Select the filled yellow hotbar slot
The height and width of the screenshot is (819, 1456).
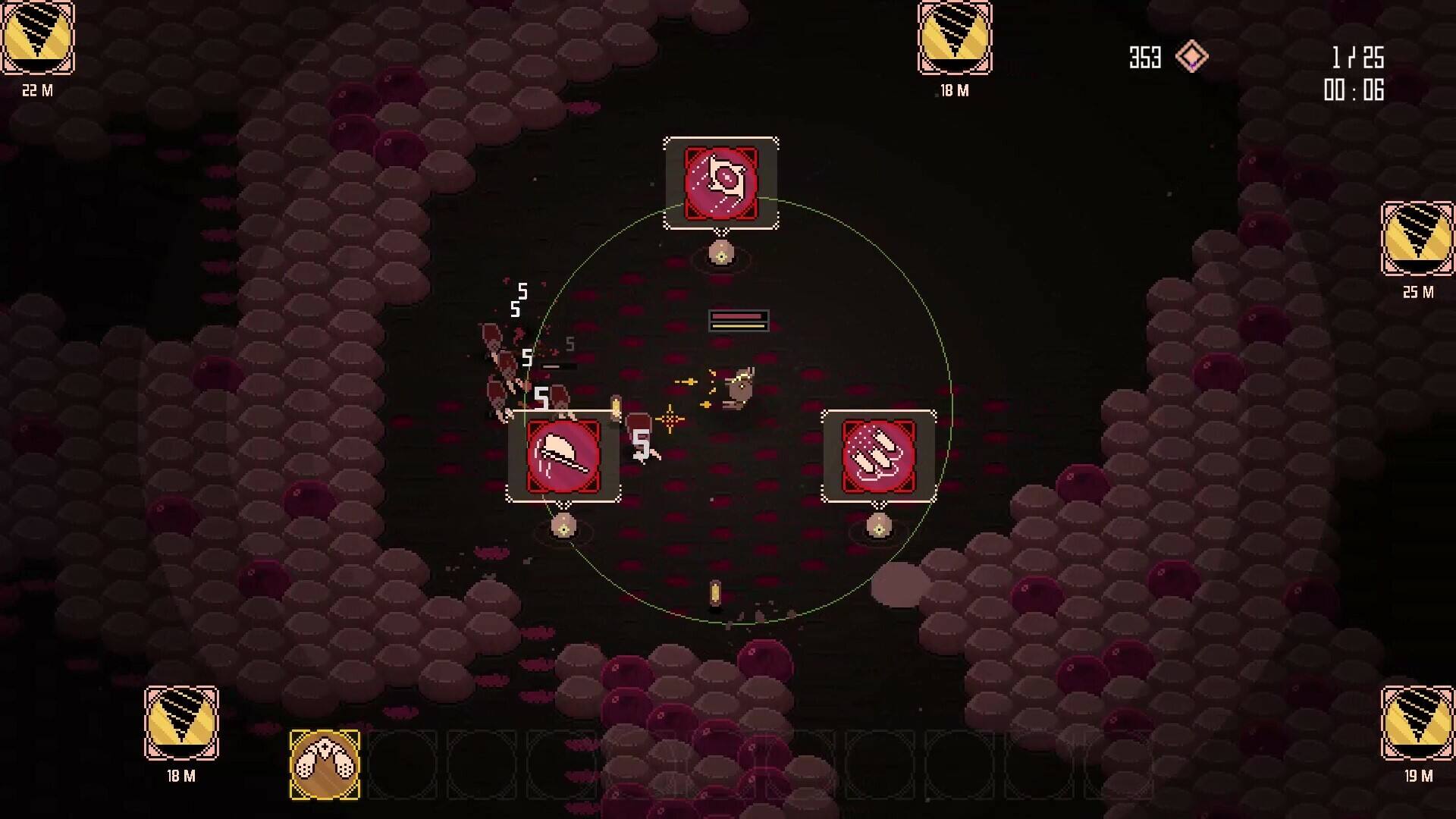point(325,764)
